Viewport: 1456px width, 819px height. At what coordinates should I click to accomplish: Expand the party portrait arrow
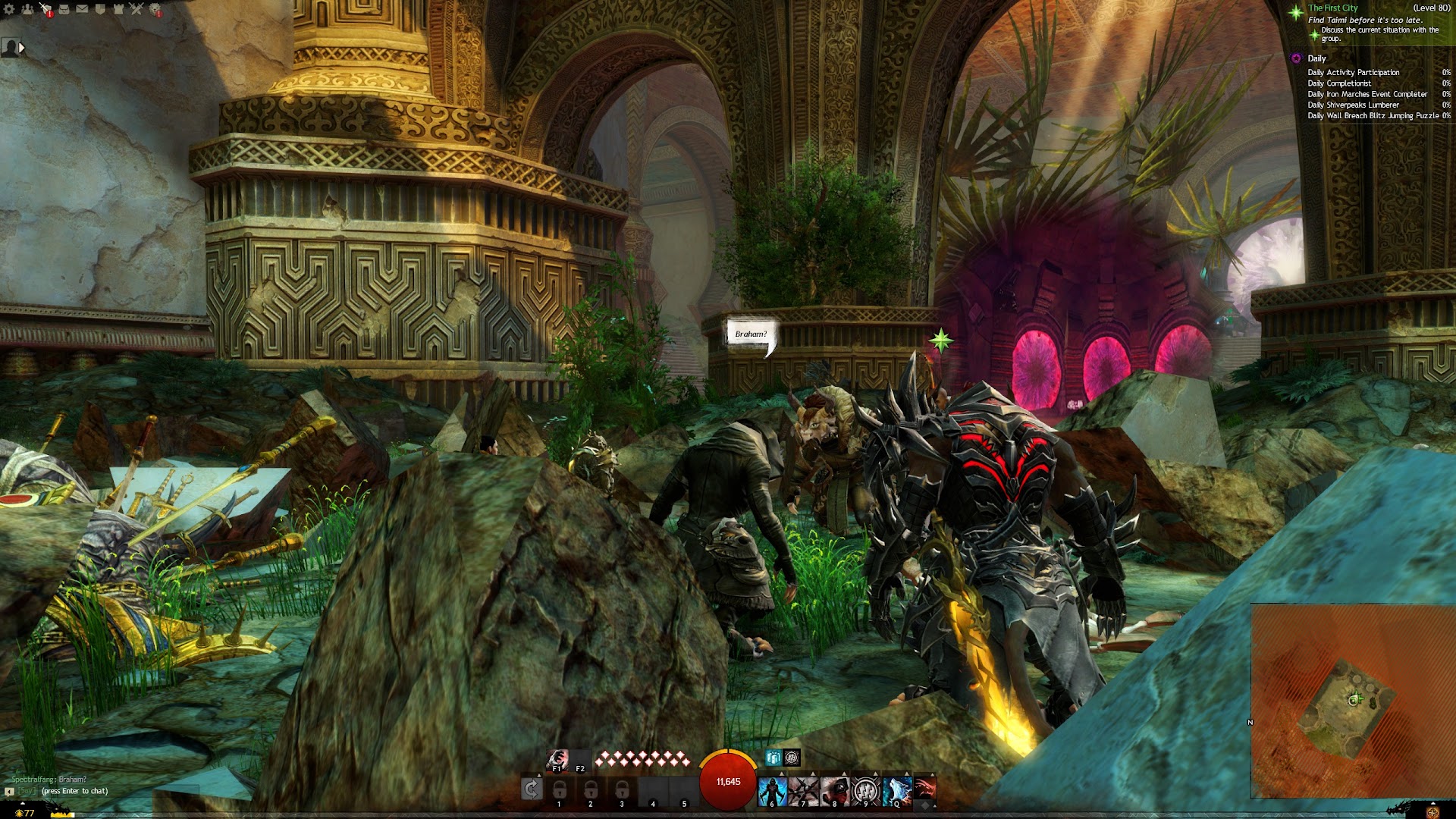pos(22,48)
